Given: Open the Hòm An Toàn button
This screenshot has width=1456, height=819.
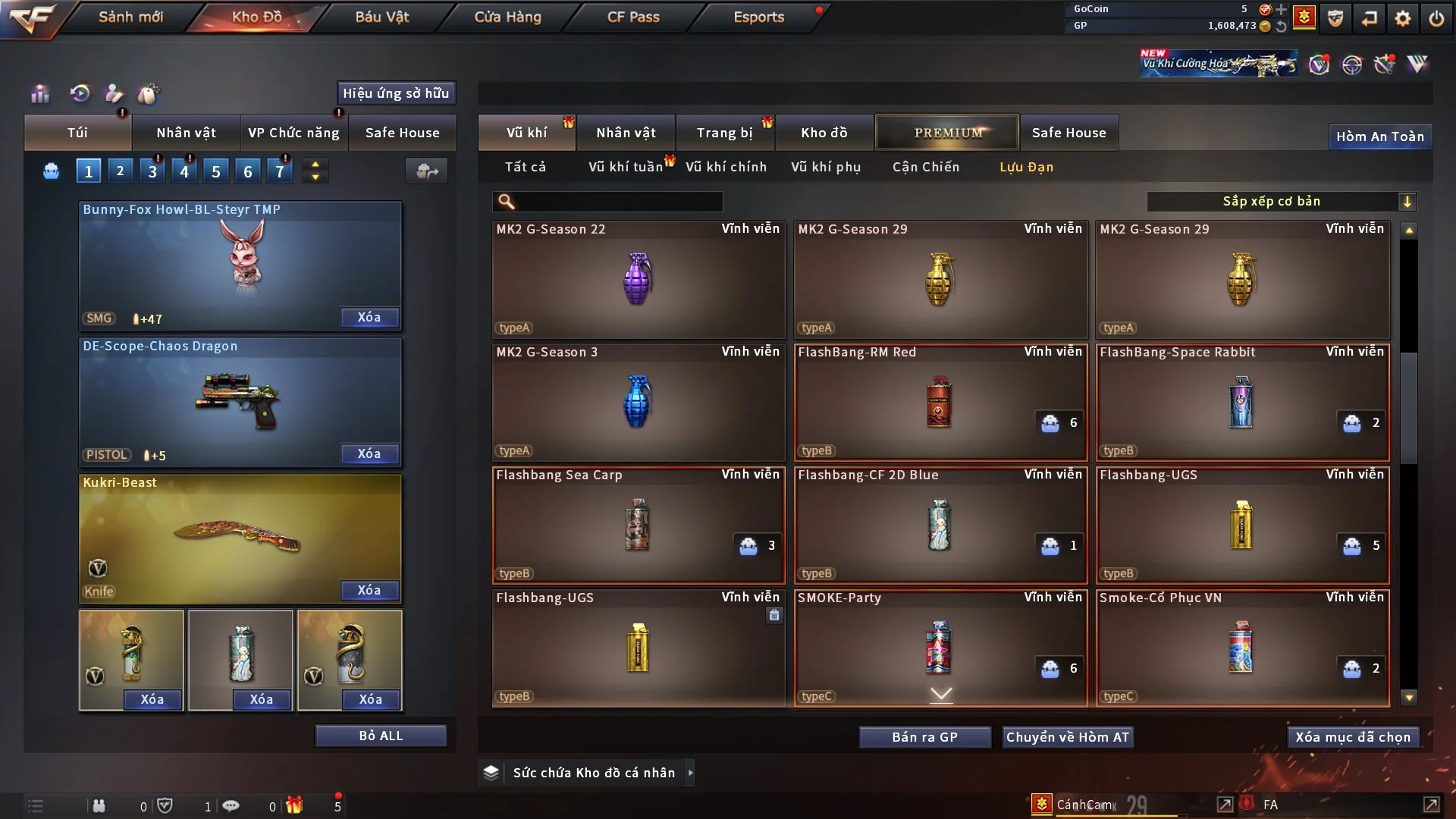Looking at the screenshot, I should [x=1379, y=136].
